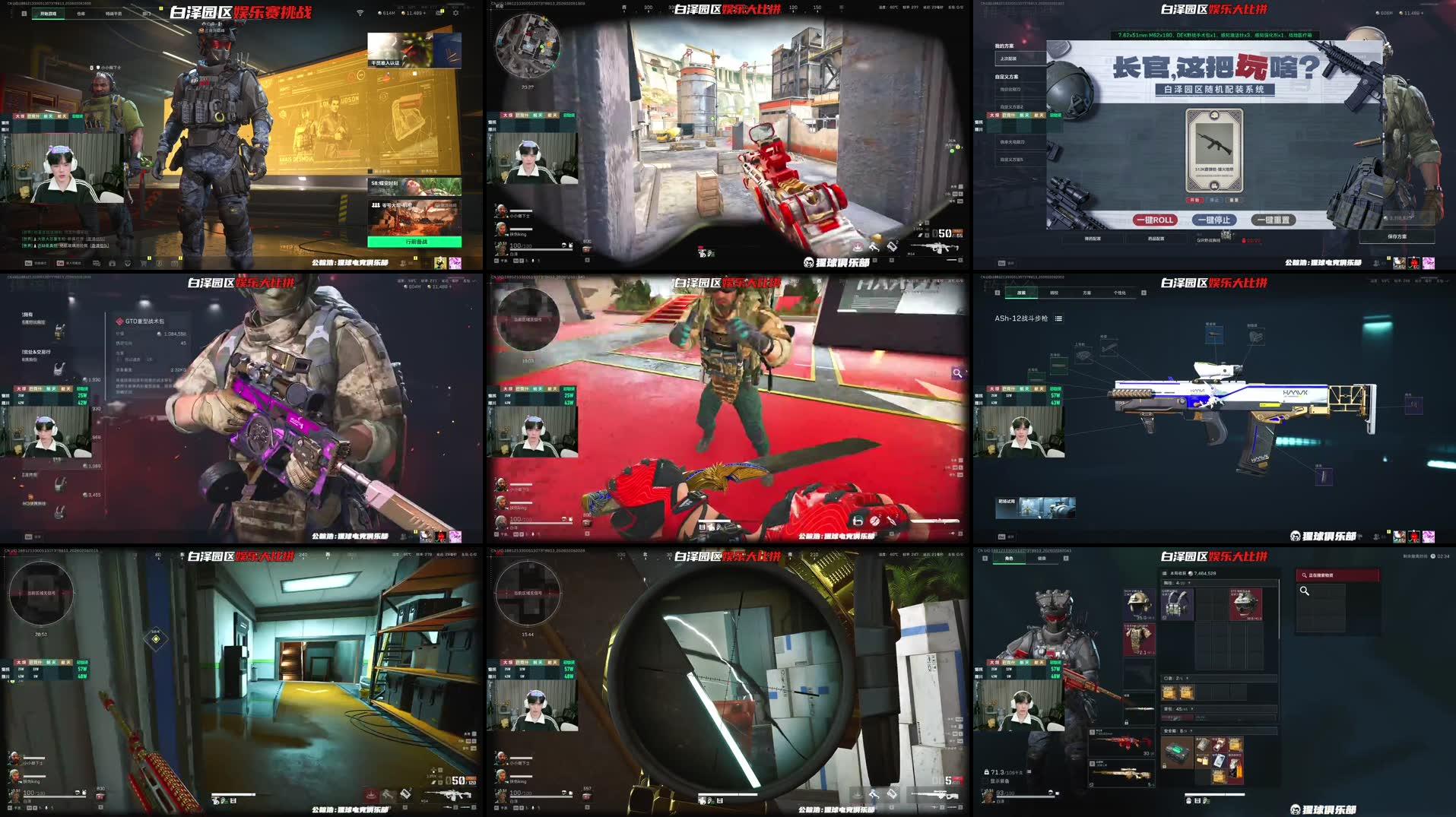Click the grey 一键重置 button

point(1273,220)
